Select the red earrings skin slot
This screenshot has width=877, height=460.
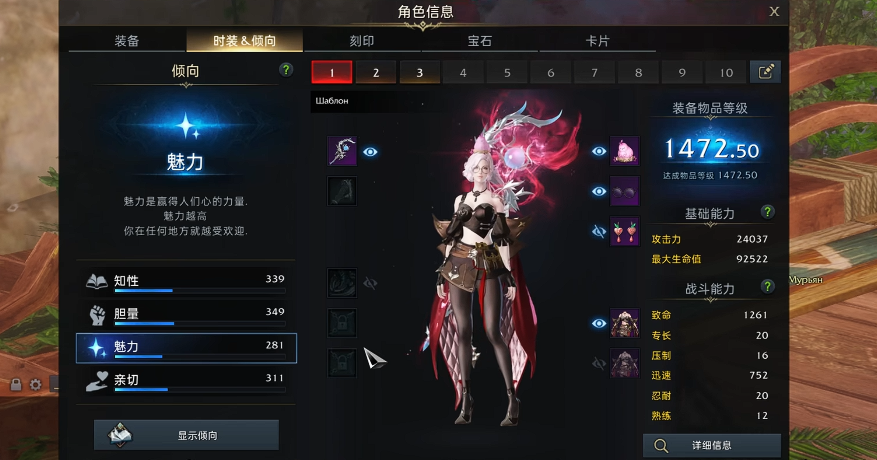coord(625,231)
